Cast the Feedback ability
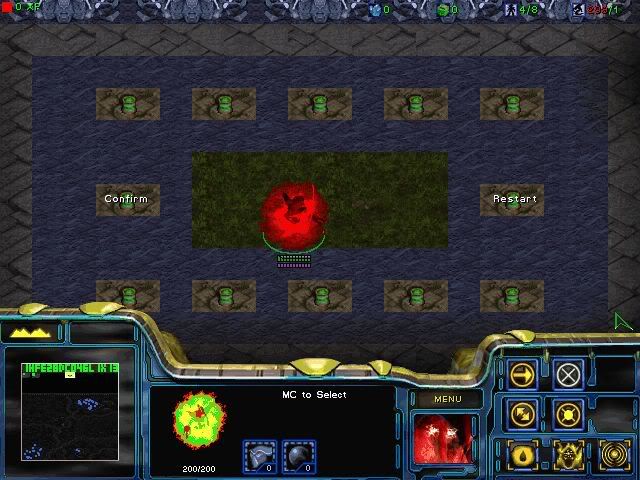 coord(523,452)
